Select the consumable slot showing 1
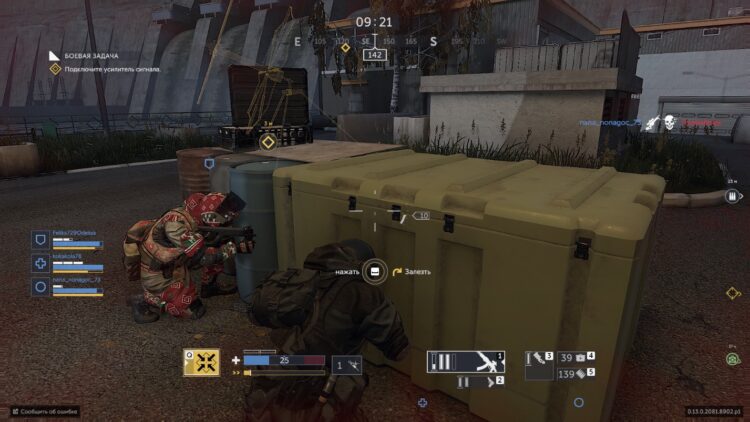Image resolution: width=750 pixels, height=422 pixels. (347, 366)
